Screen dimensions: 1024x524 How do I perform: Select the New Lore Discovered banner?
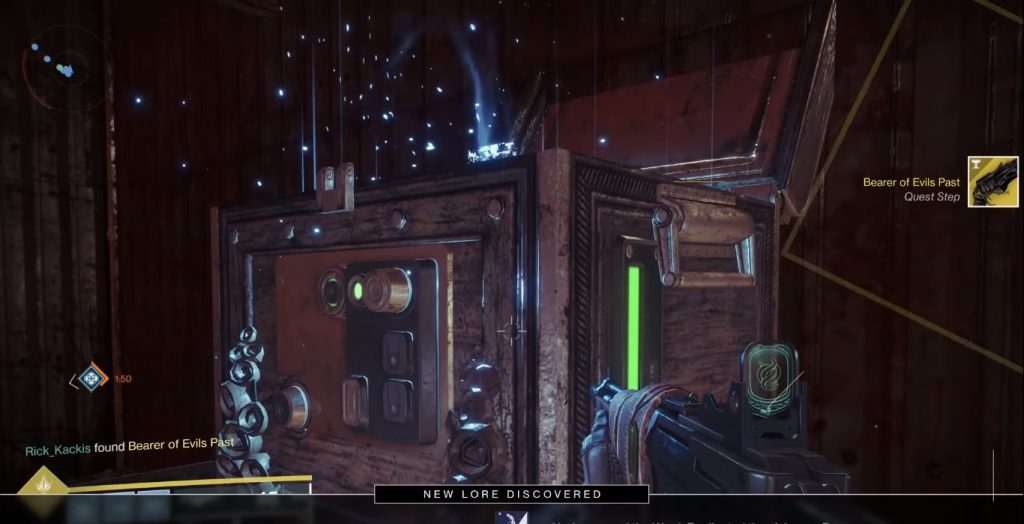point(511,494)
